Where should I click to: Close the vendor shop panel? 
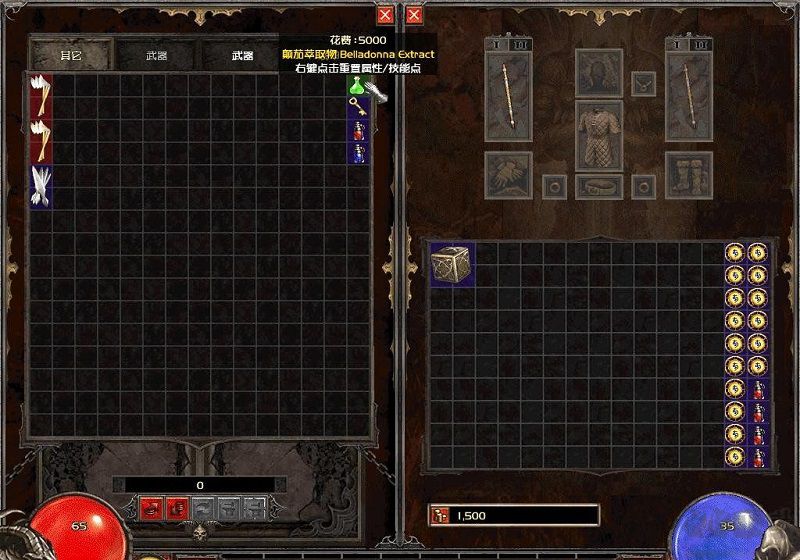pyautogui.click(x=385, y=15)
